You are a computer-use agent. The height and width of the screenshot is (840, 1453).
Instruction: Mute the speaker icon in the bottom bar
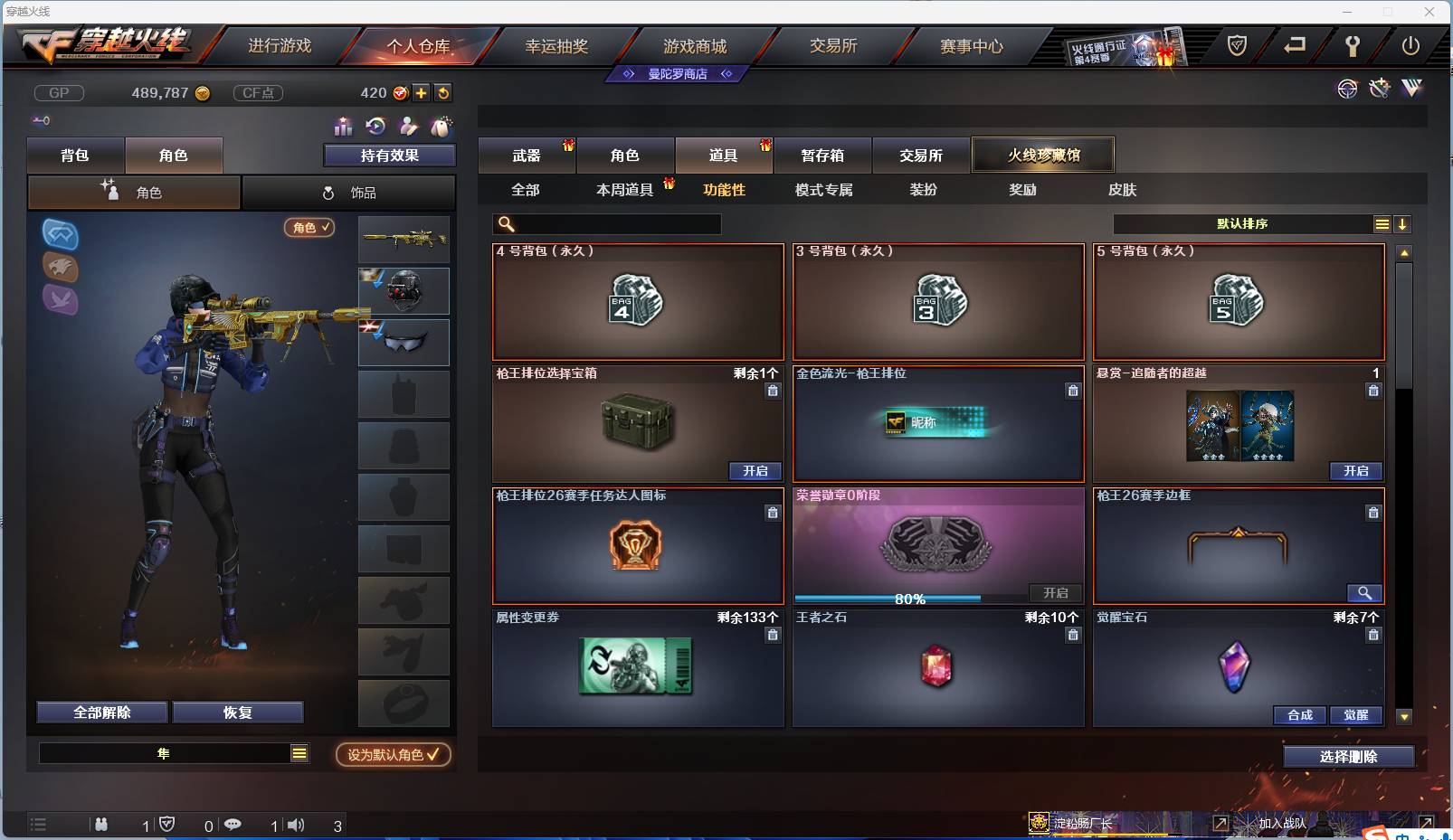(296, 825)
